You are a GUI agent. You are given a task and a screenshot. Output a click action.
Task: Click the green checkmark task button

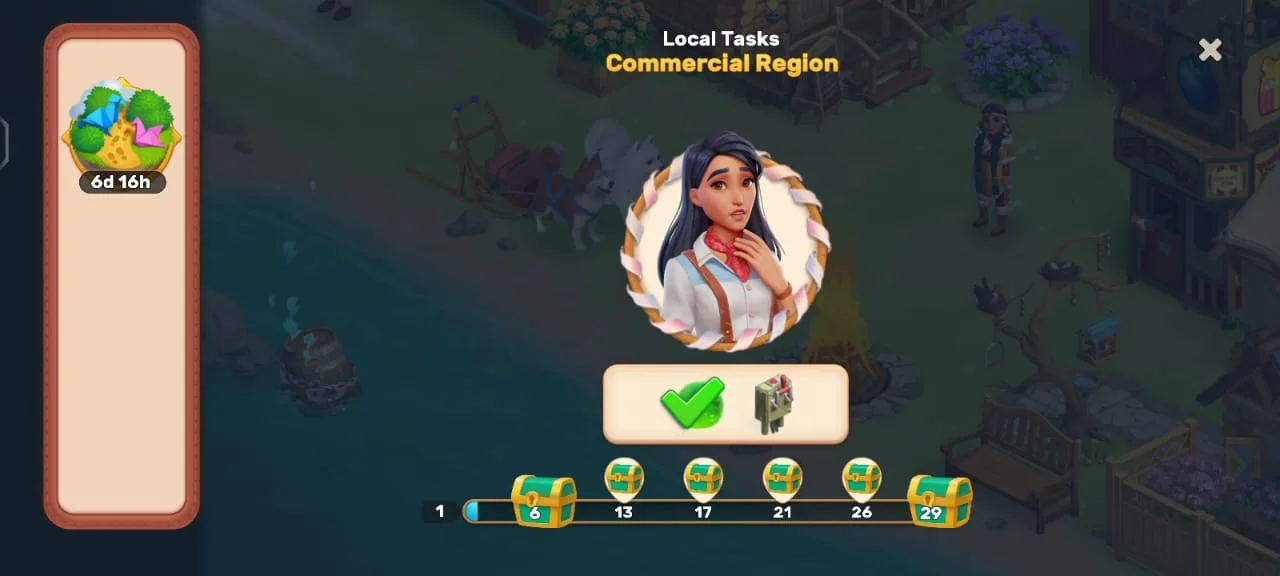(691, 403)
